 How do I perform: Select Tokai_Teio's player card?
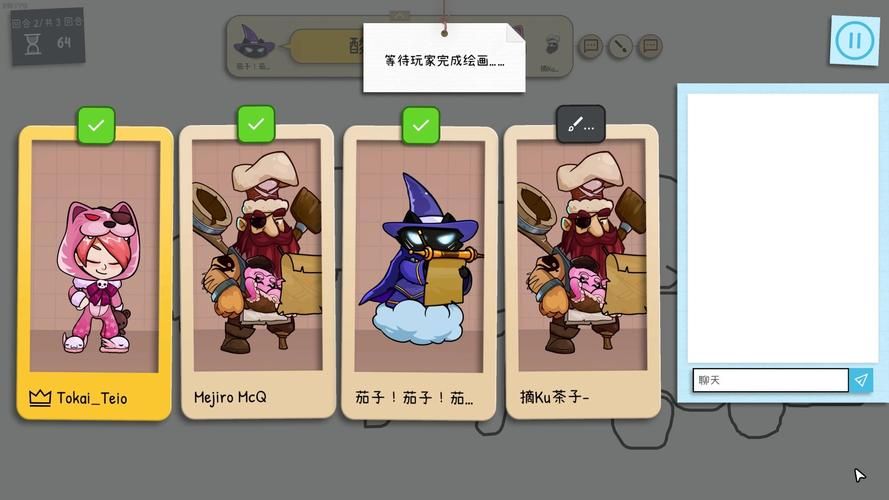pos(95,272)
